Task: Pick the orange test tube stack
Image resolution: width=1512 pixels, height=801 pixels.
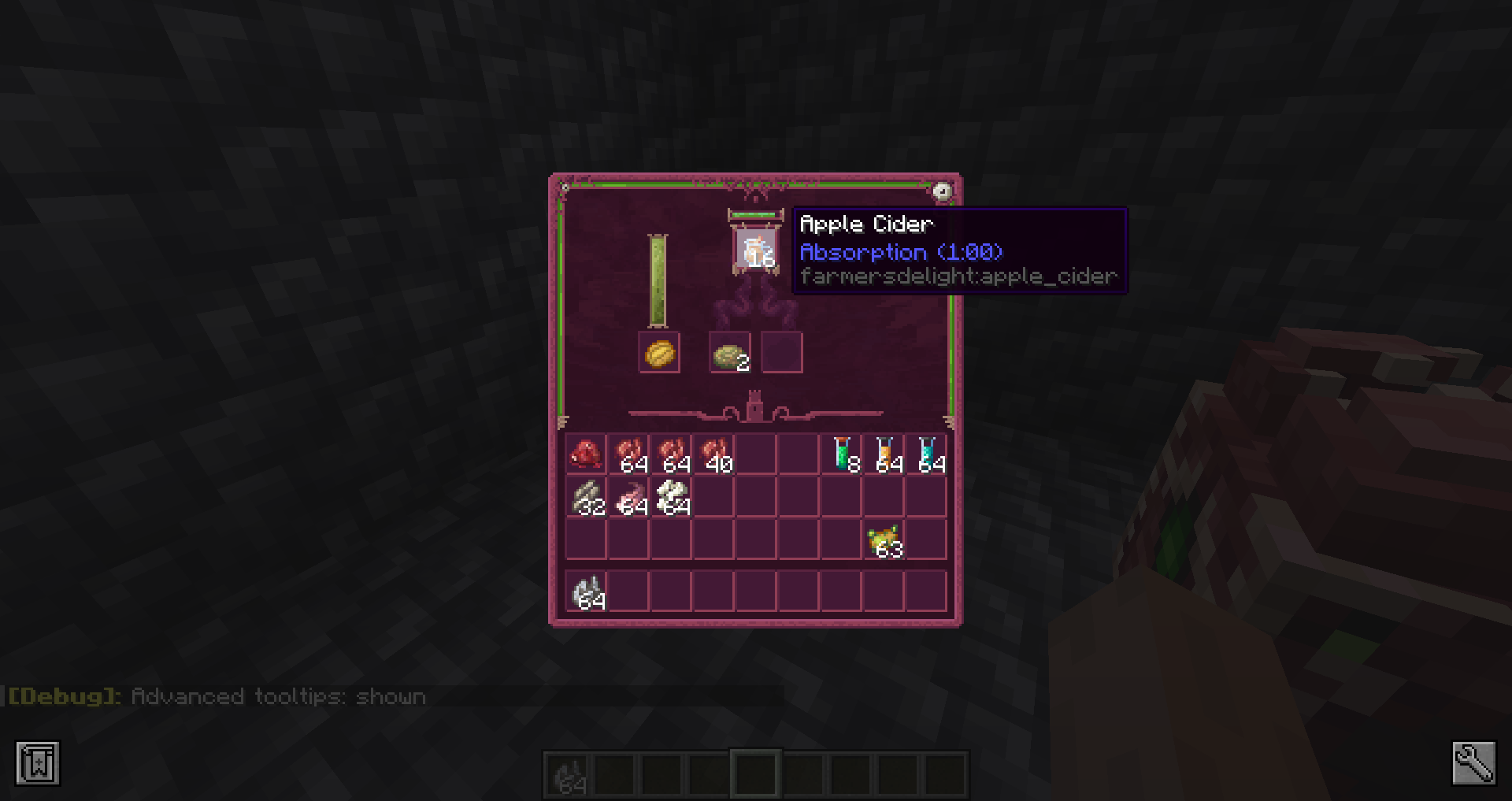Action: (x=884, y=454)
